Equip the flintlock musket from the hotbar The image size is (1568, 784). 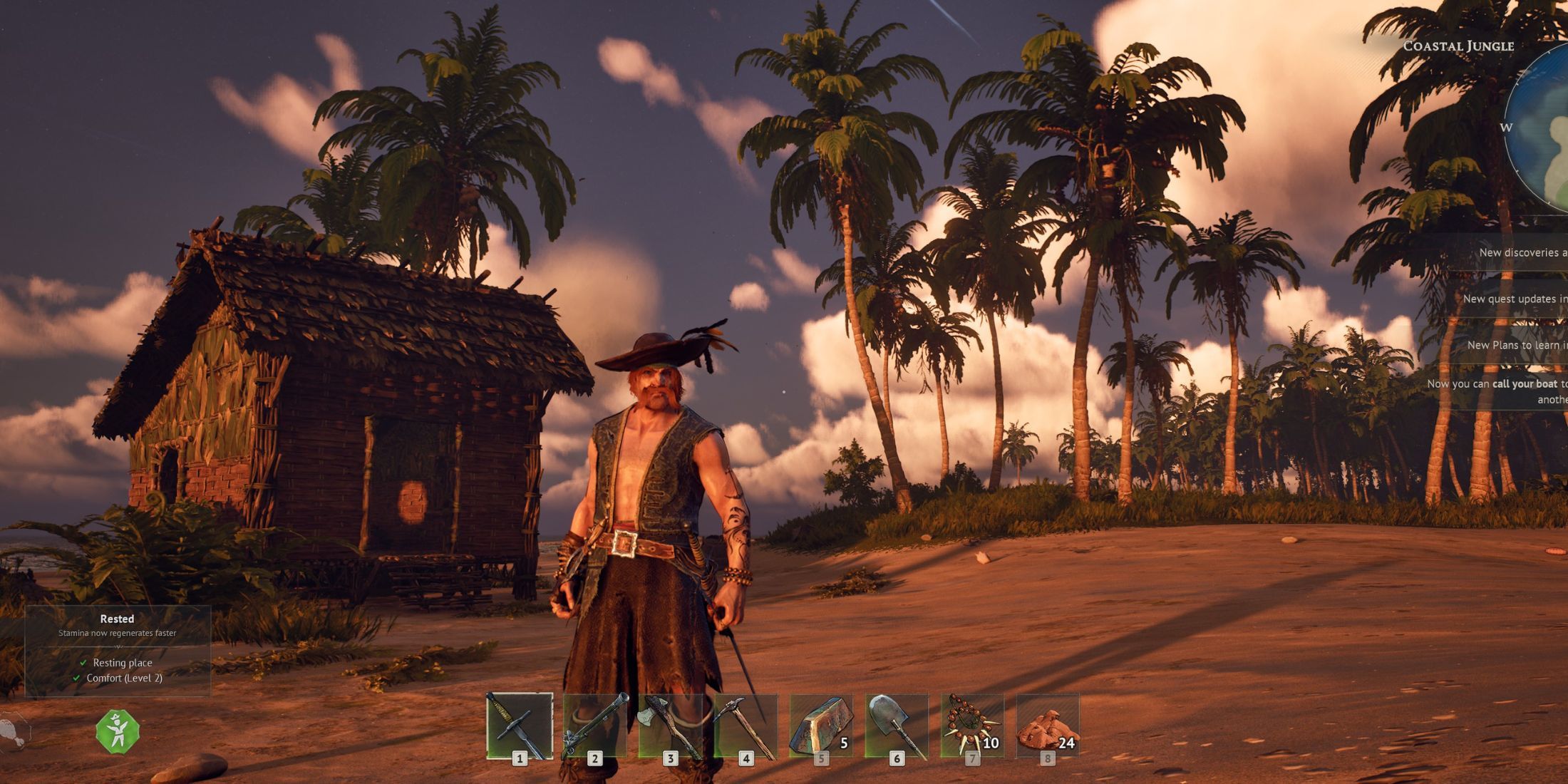click(595, 726)
